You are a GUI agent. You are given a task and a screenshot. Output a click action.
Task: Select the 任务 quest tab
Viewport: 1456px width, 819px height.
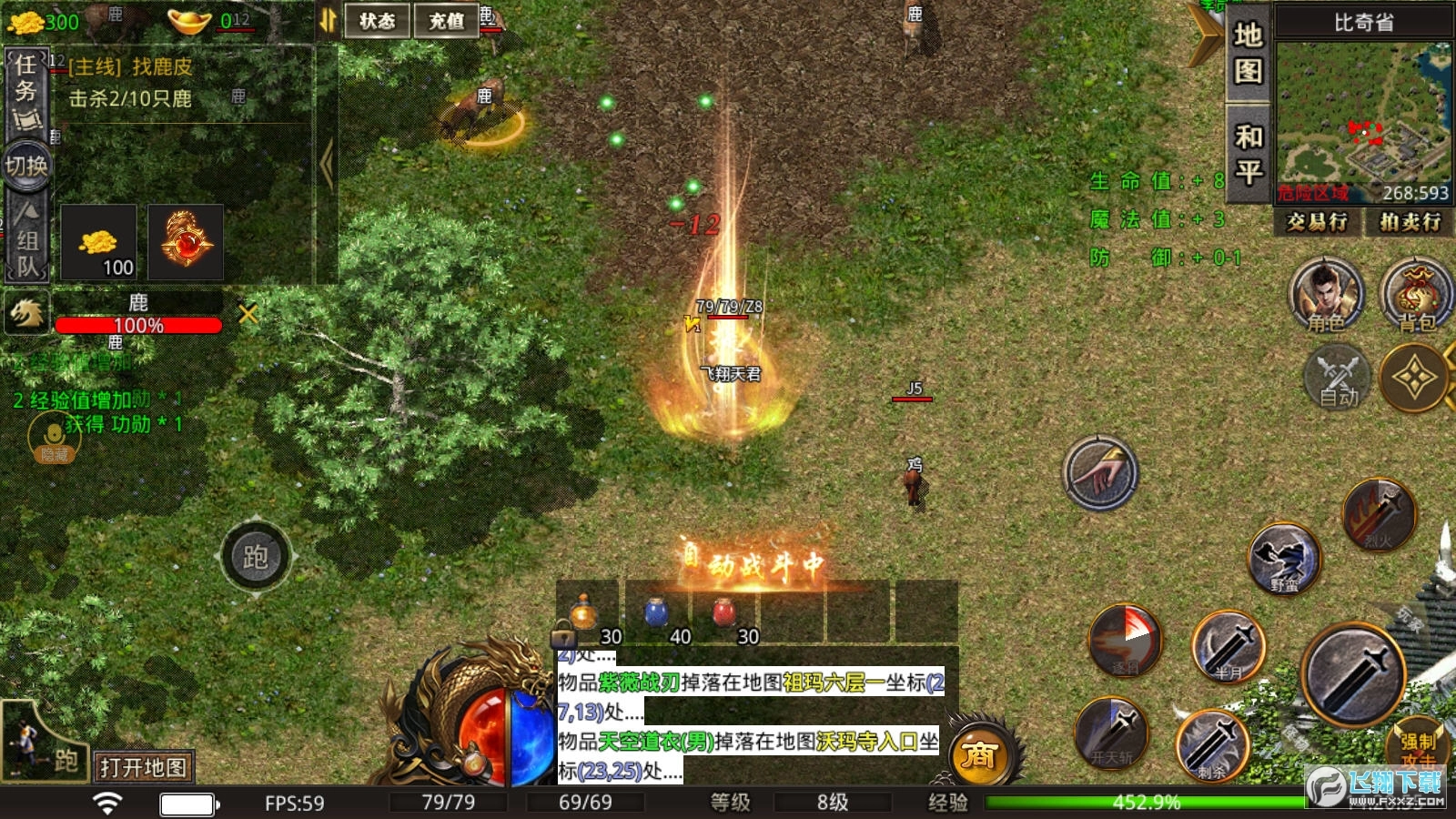(x=26, y=91)
